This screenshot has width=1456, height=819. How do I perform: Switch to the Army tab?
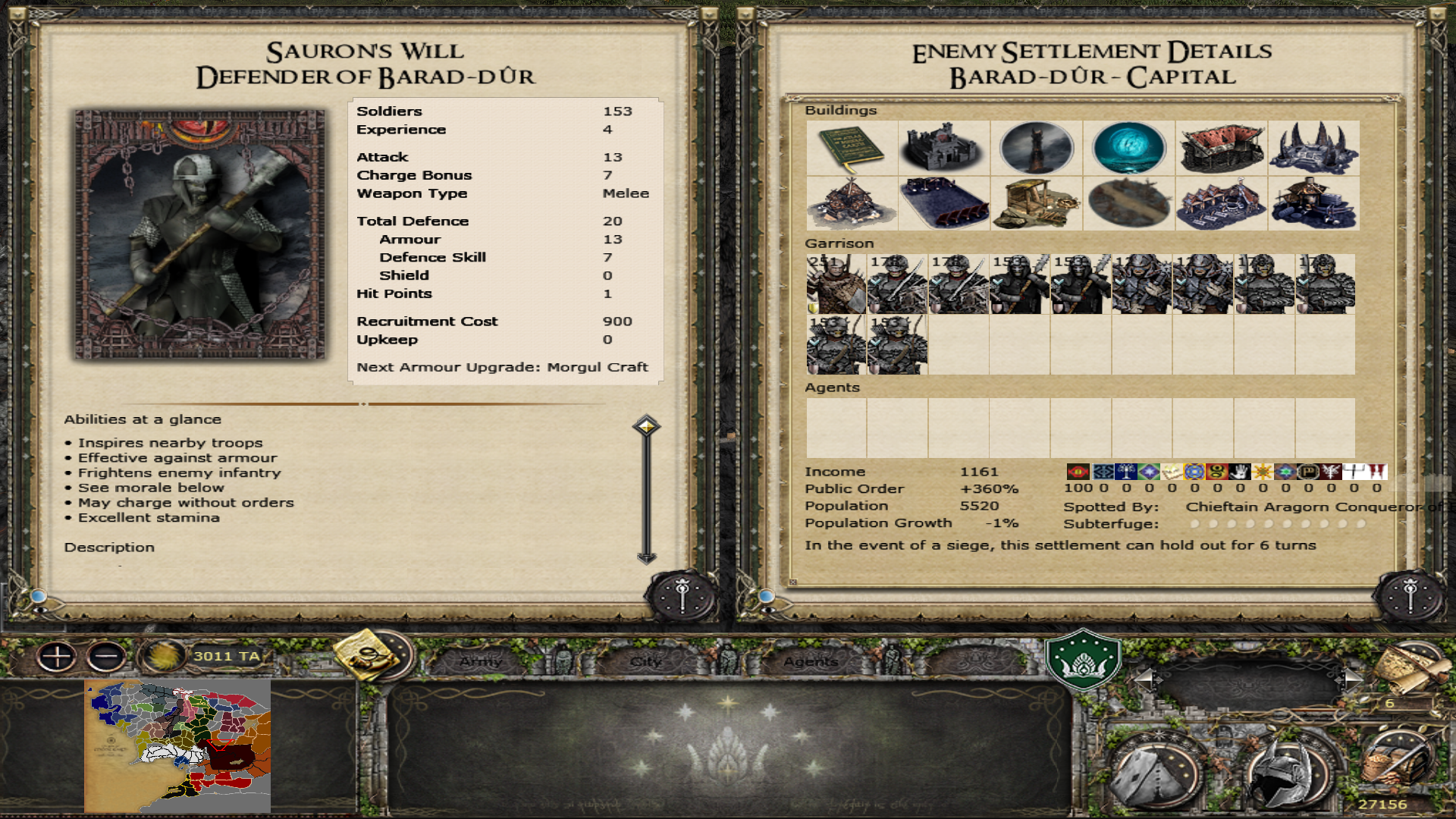[x=481, y=661]
